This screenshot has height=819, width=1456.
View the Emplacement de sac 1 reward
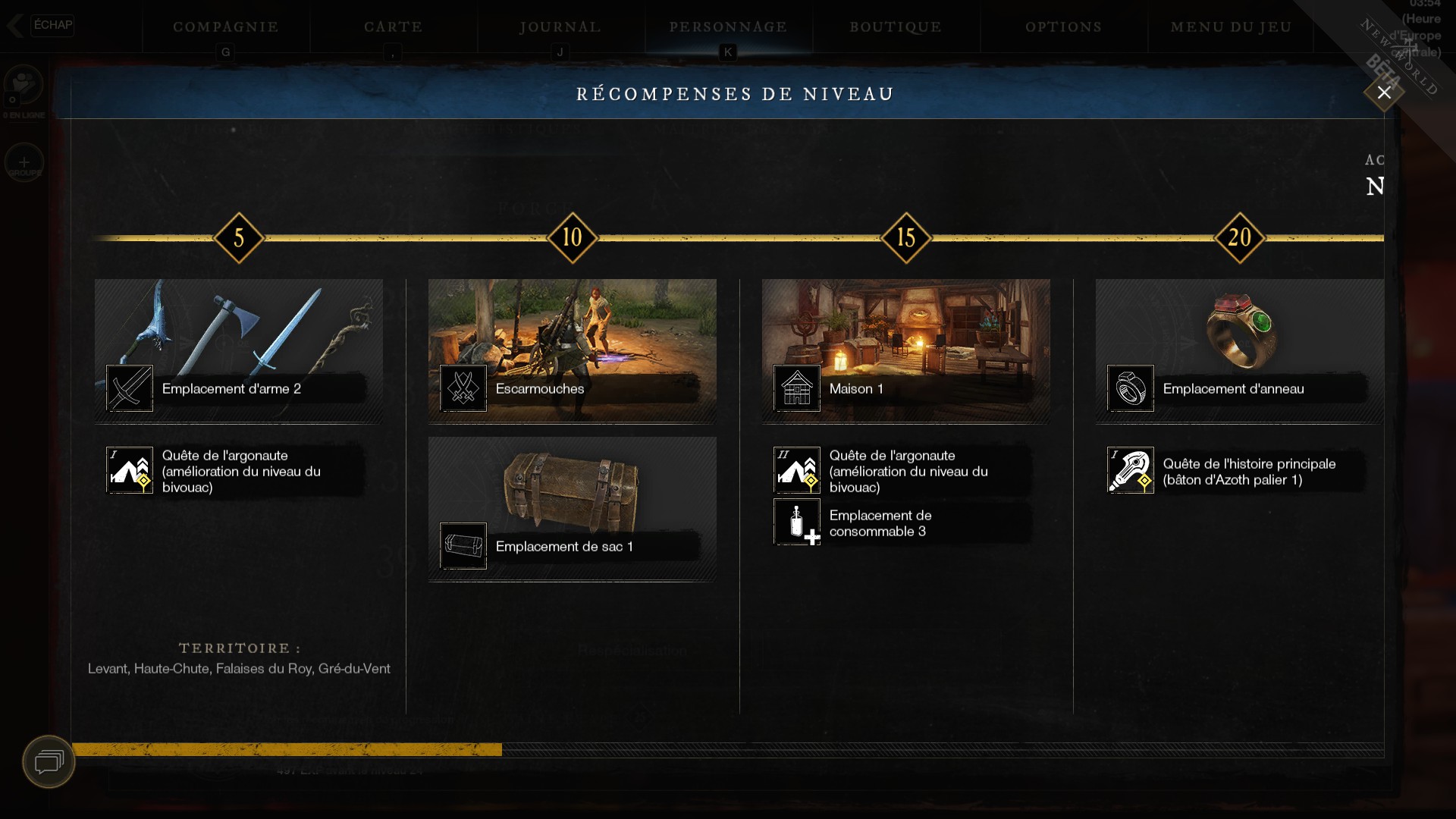[x=573, y=508]
